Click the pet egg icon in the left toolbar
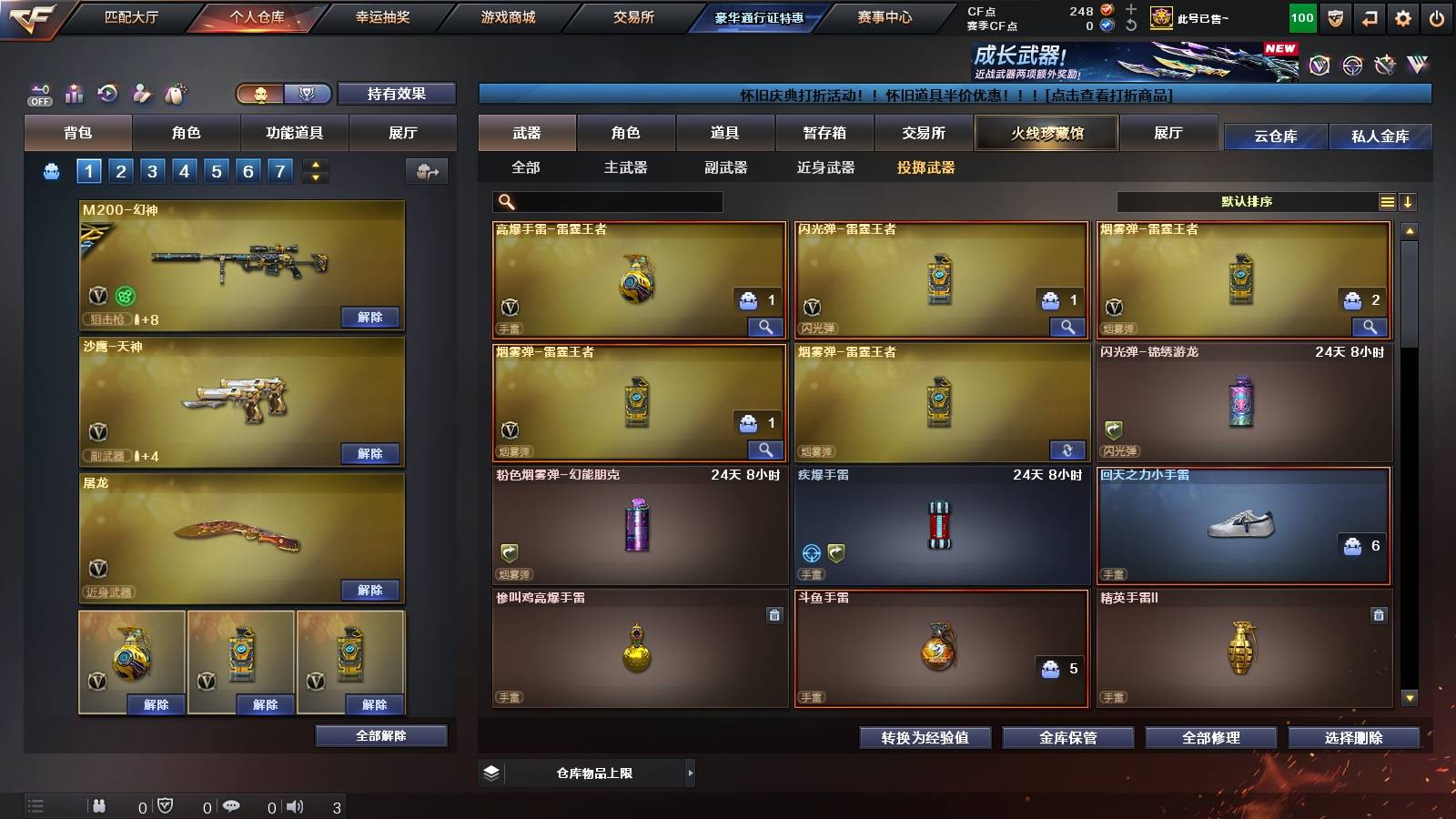 click(176, 94)
